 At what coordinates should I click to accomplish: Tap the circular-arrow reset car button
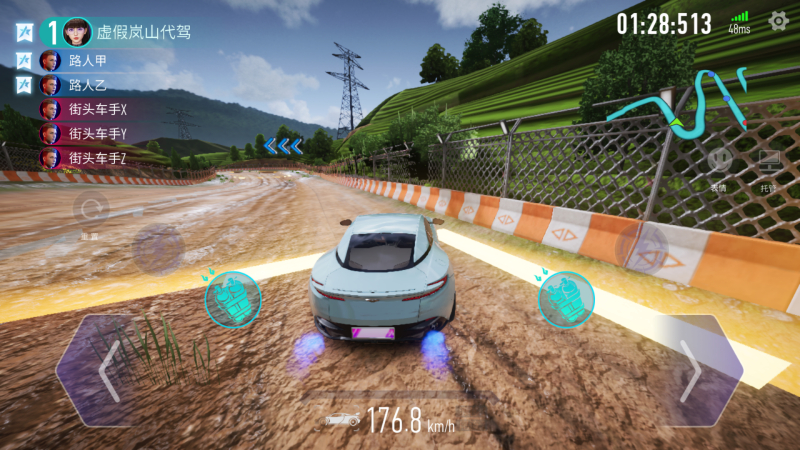tap(91, 210)
